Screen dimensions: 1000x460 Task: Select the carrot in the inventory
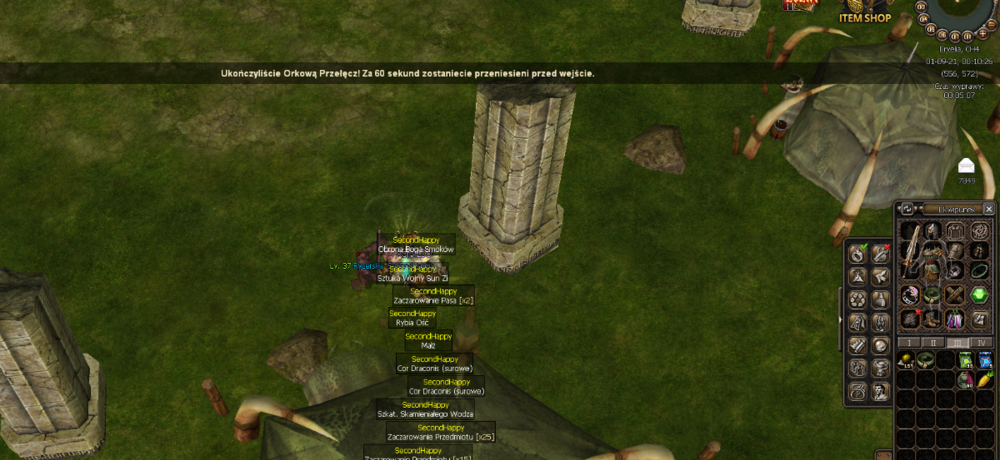(984, 380)
